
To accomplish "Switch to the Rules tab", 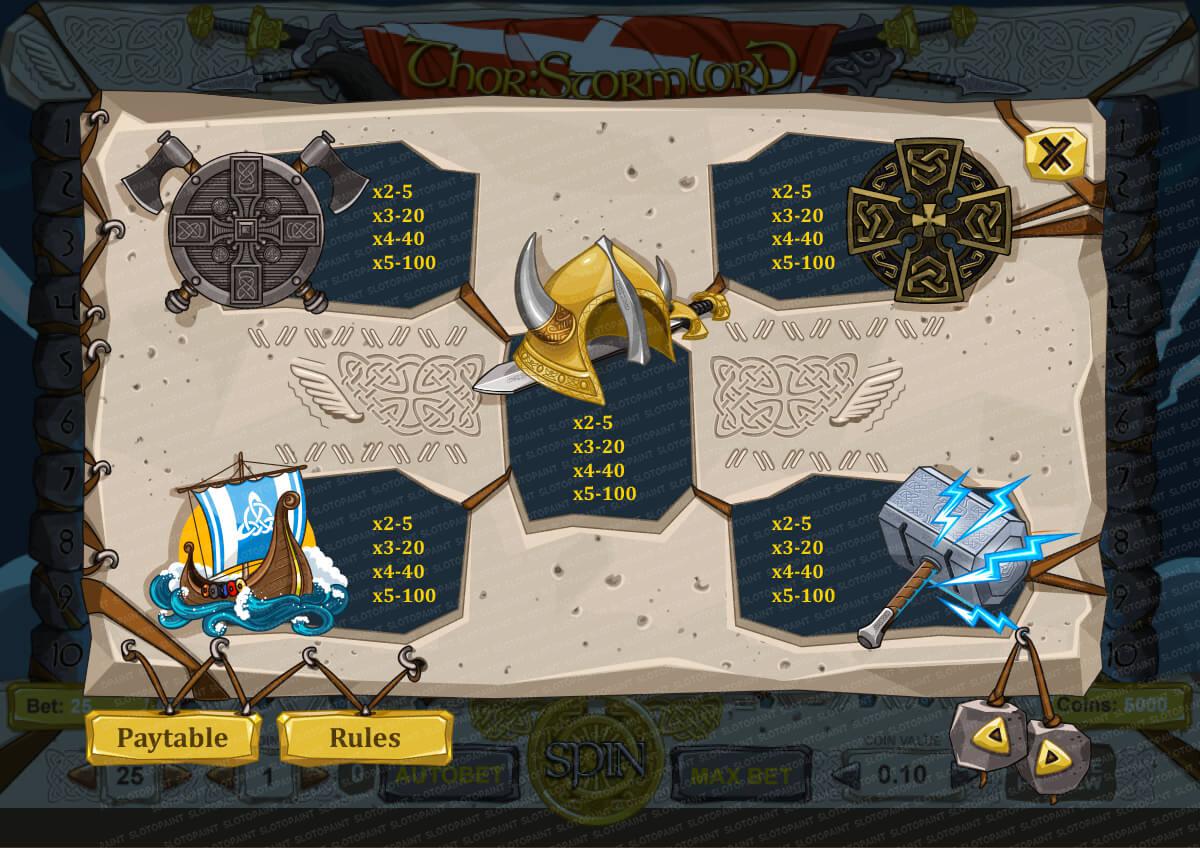I will point(364,738).
